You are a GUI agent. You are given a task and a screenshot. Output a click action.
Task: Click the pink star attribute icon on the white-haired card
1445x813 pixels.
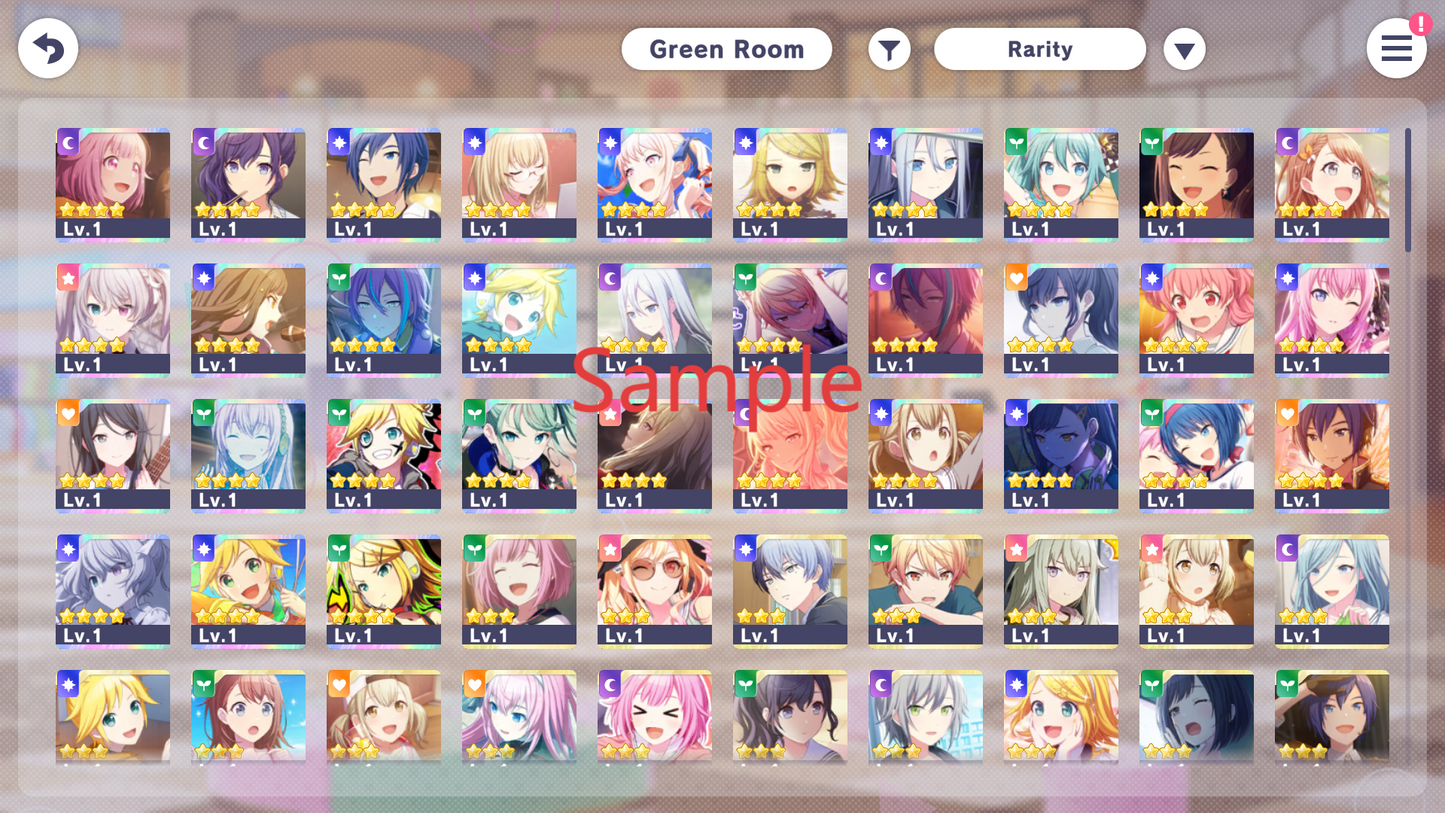(x=68, y=278)
